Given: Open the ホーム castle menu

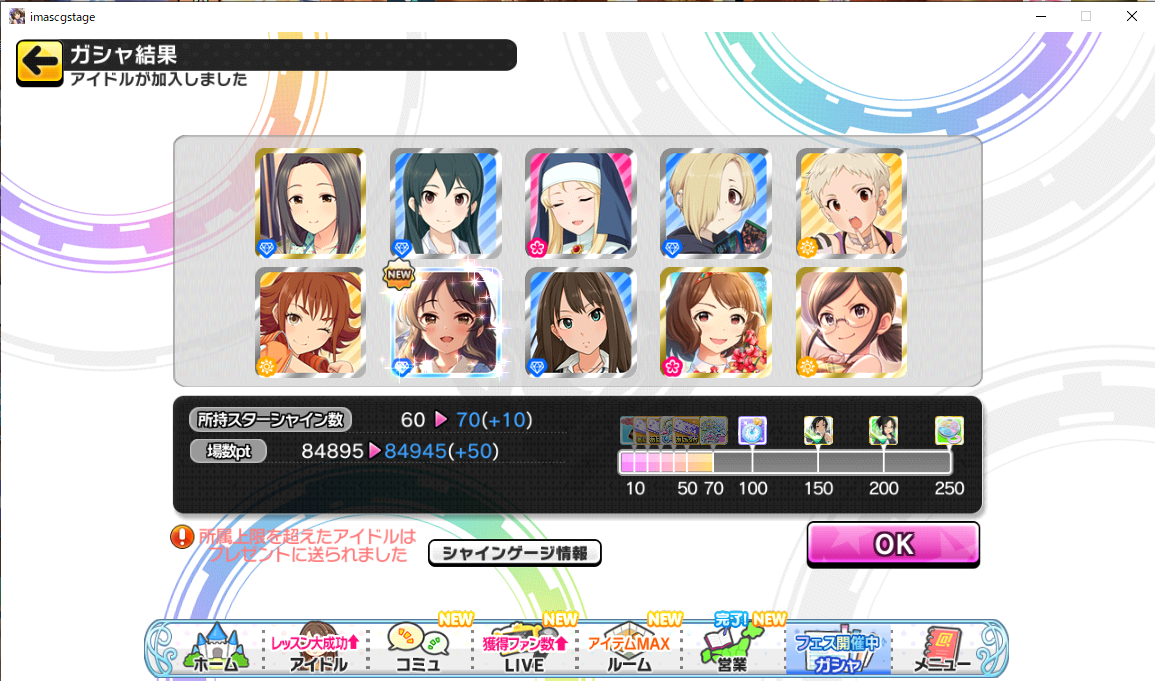Looking at the screenshot, I should [x=212, y=648].
